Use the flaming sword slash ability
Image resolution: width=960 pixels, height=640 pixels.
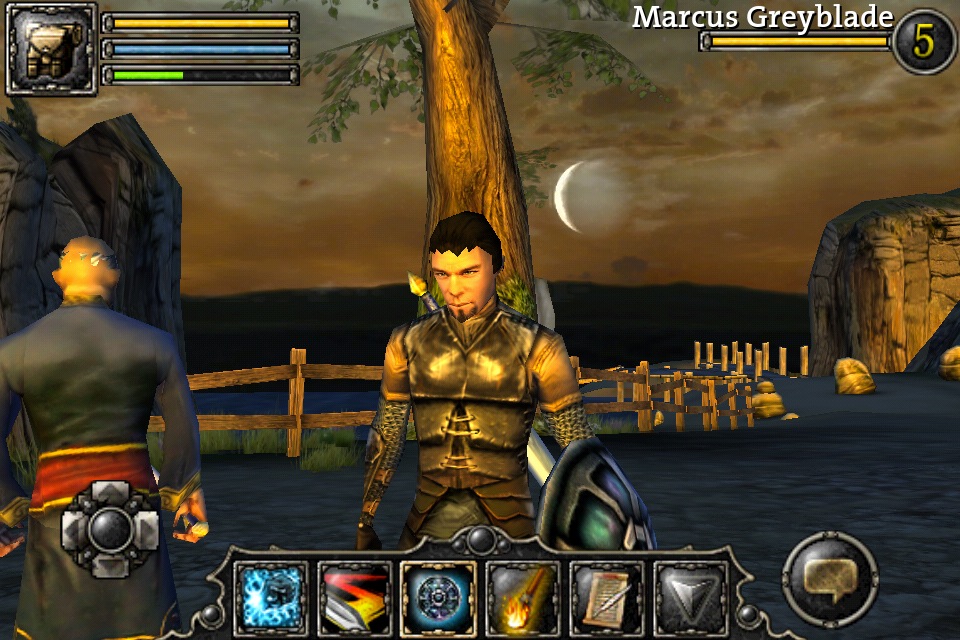pos(354,598)
